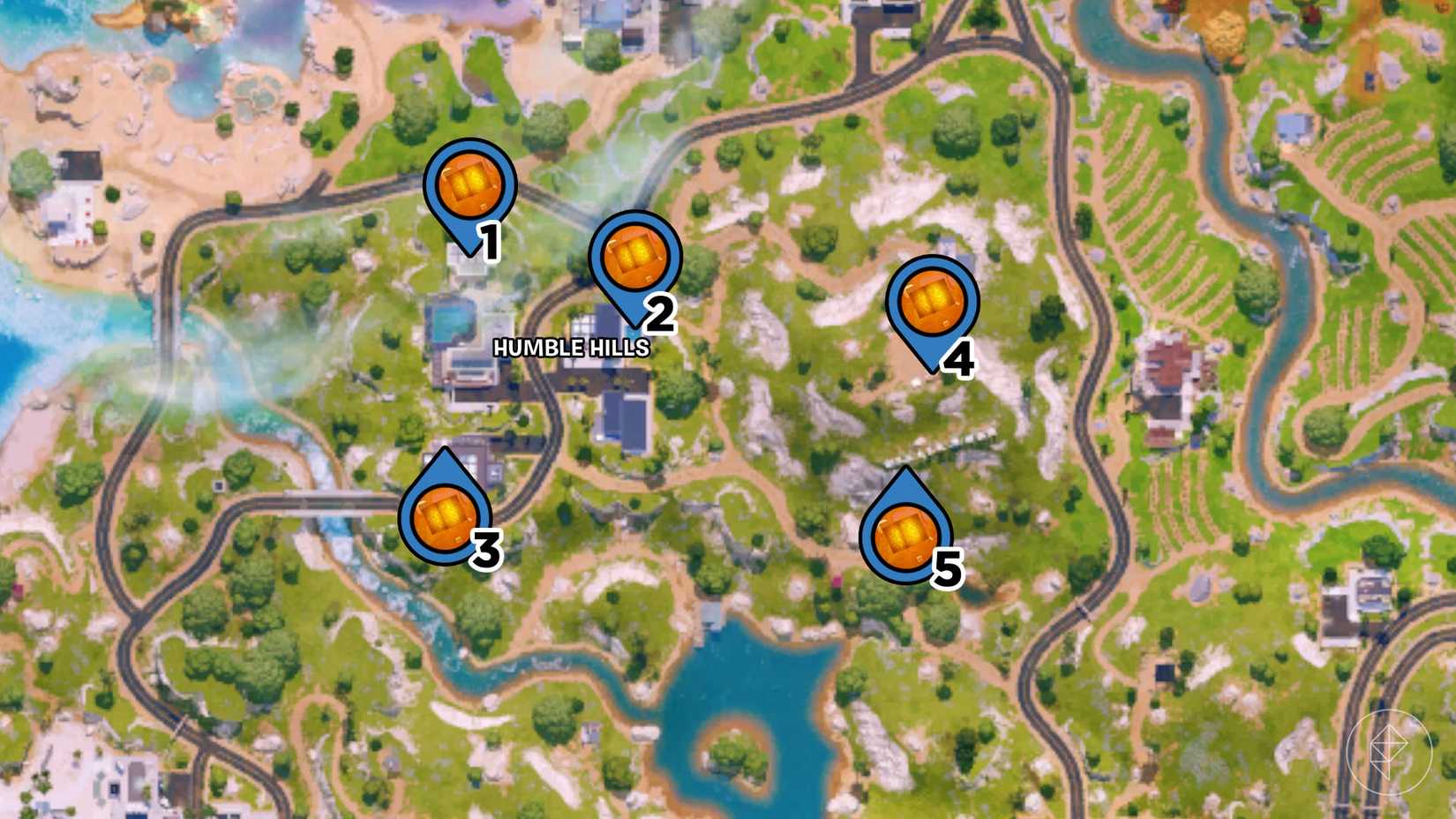Select the Humble Hills location name
The width and height of the screenshot is (1456, 819).
click(569, 347)
